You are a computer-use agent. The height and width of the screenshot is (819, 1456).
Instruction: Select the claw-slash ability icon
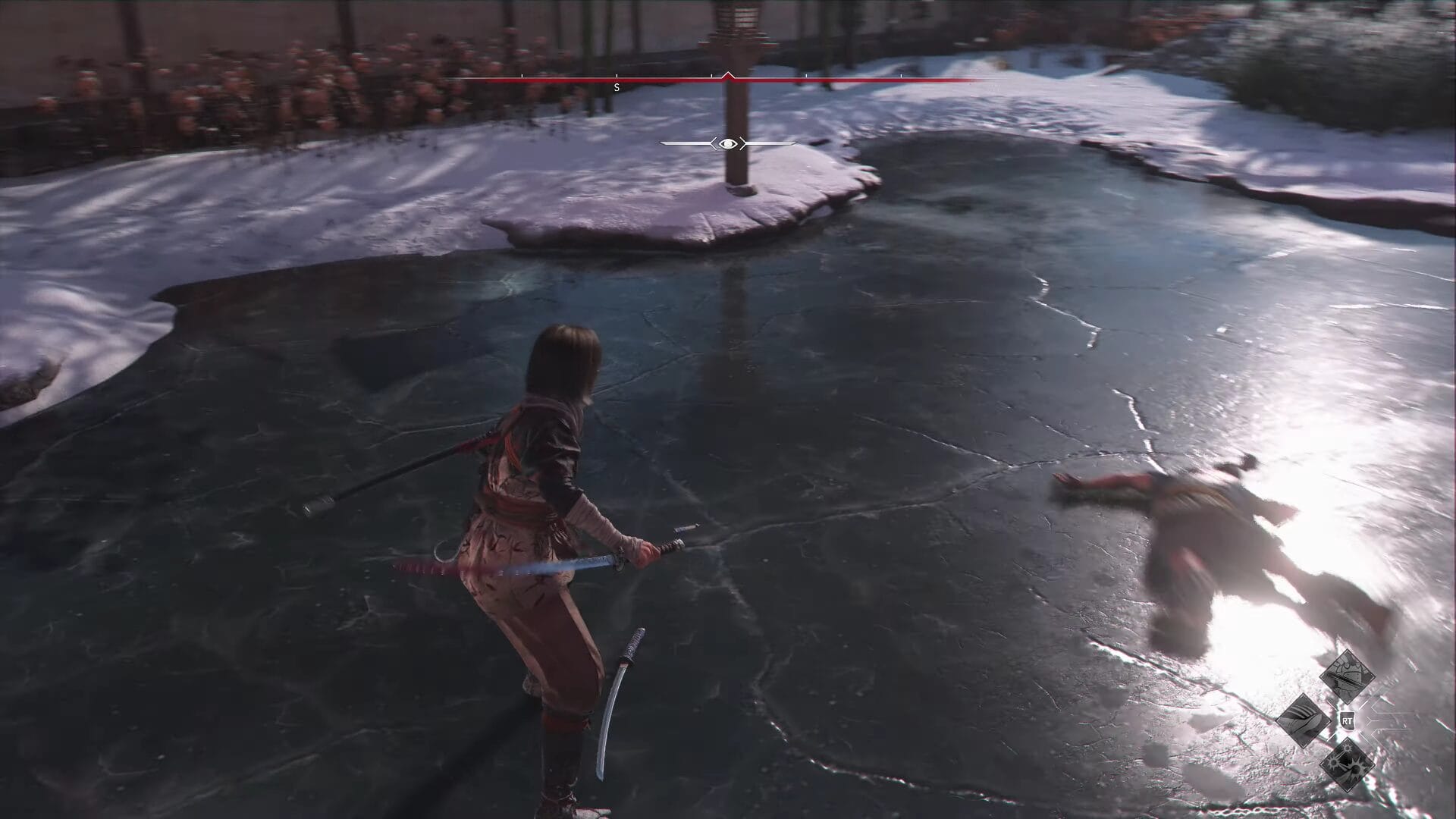click(x=1306, y=719)
